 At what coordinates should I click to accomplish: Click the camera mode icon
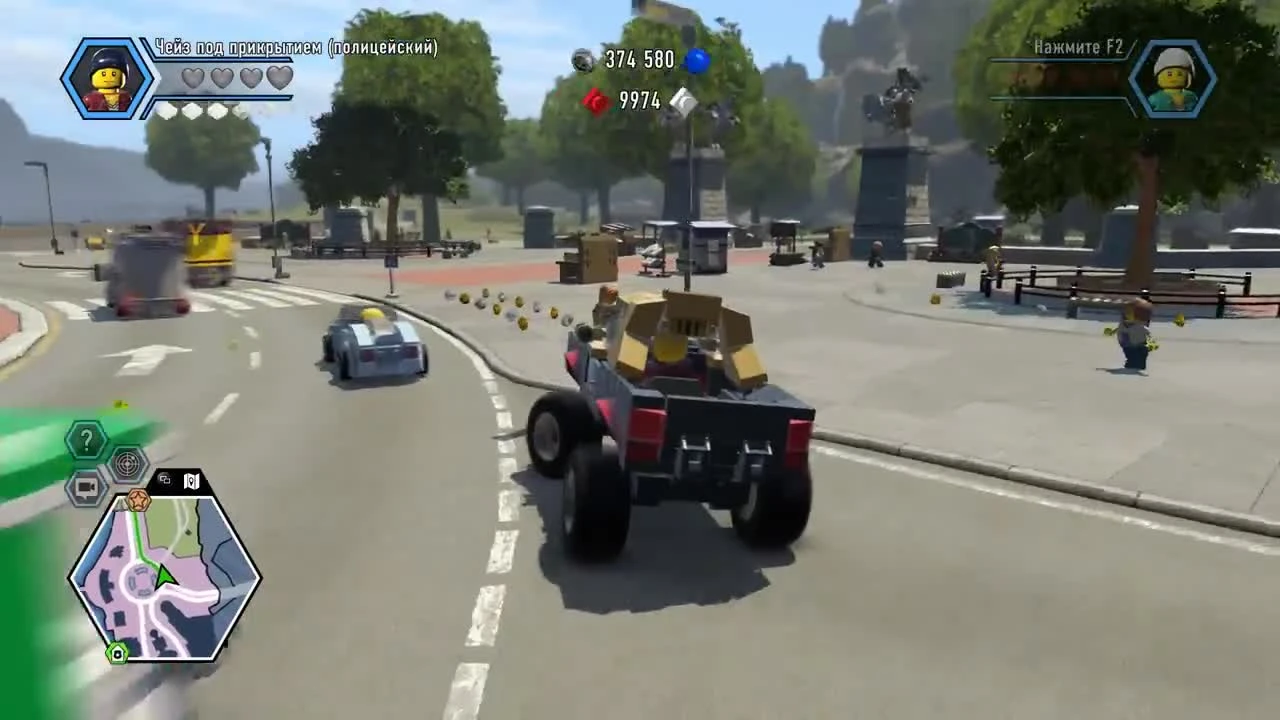pos(86,486)
